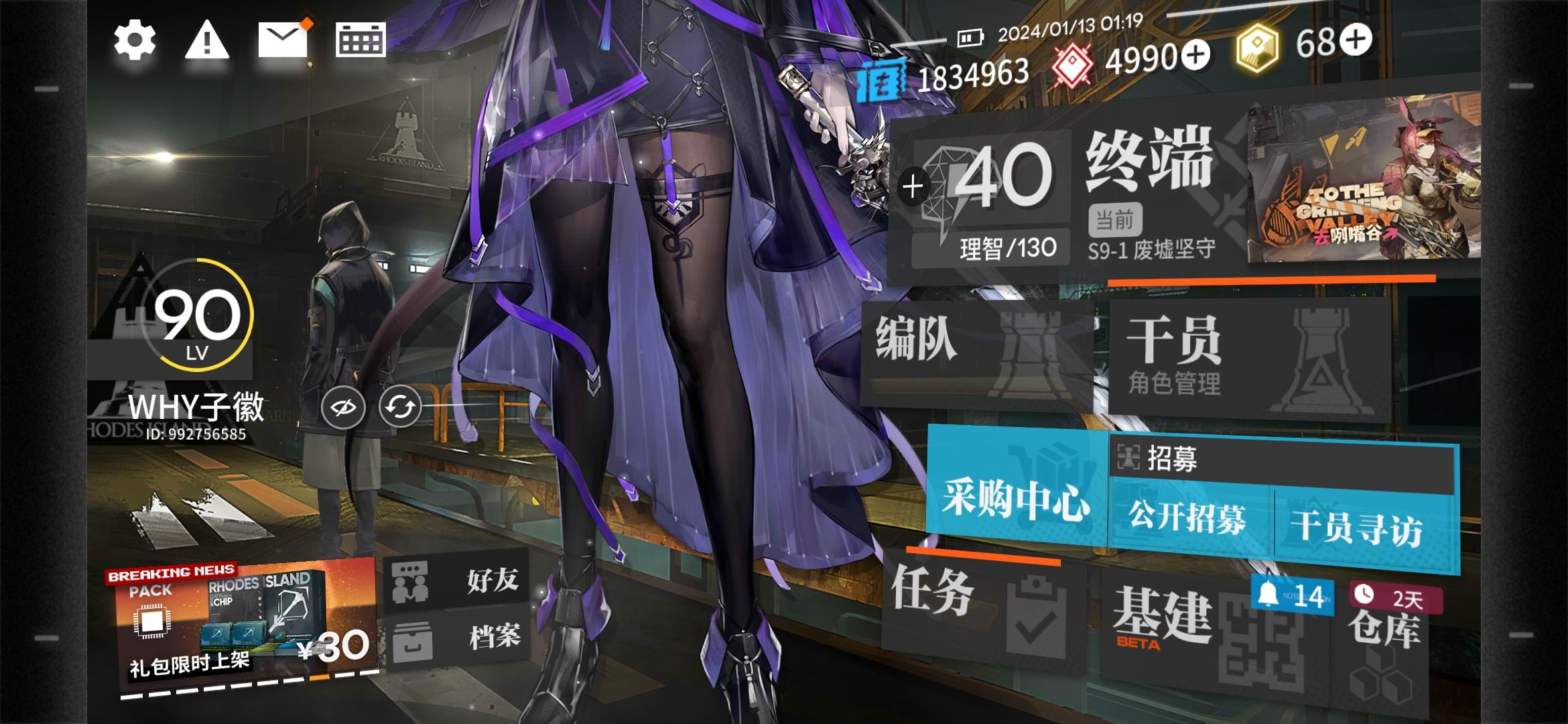The height and width of the screenshot is (724, 1568).
Task: Open the 档案 Archives icon
Action: point(413,642)
